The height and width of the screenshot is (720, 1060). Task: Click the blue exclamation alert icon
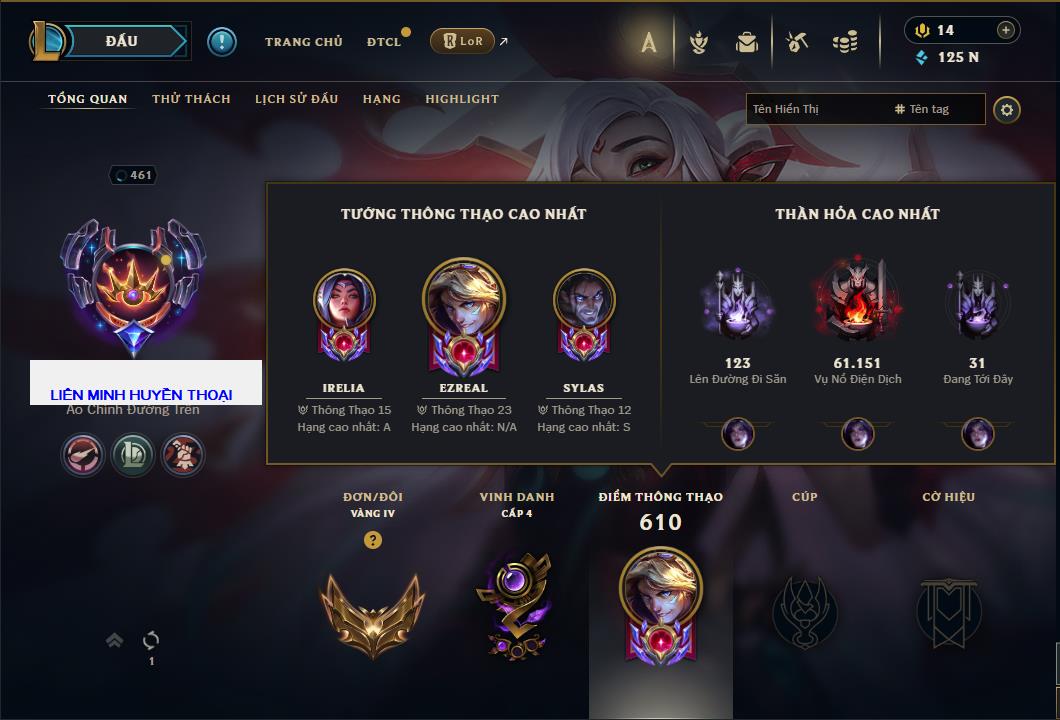pos(222,42)
